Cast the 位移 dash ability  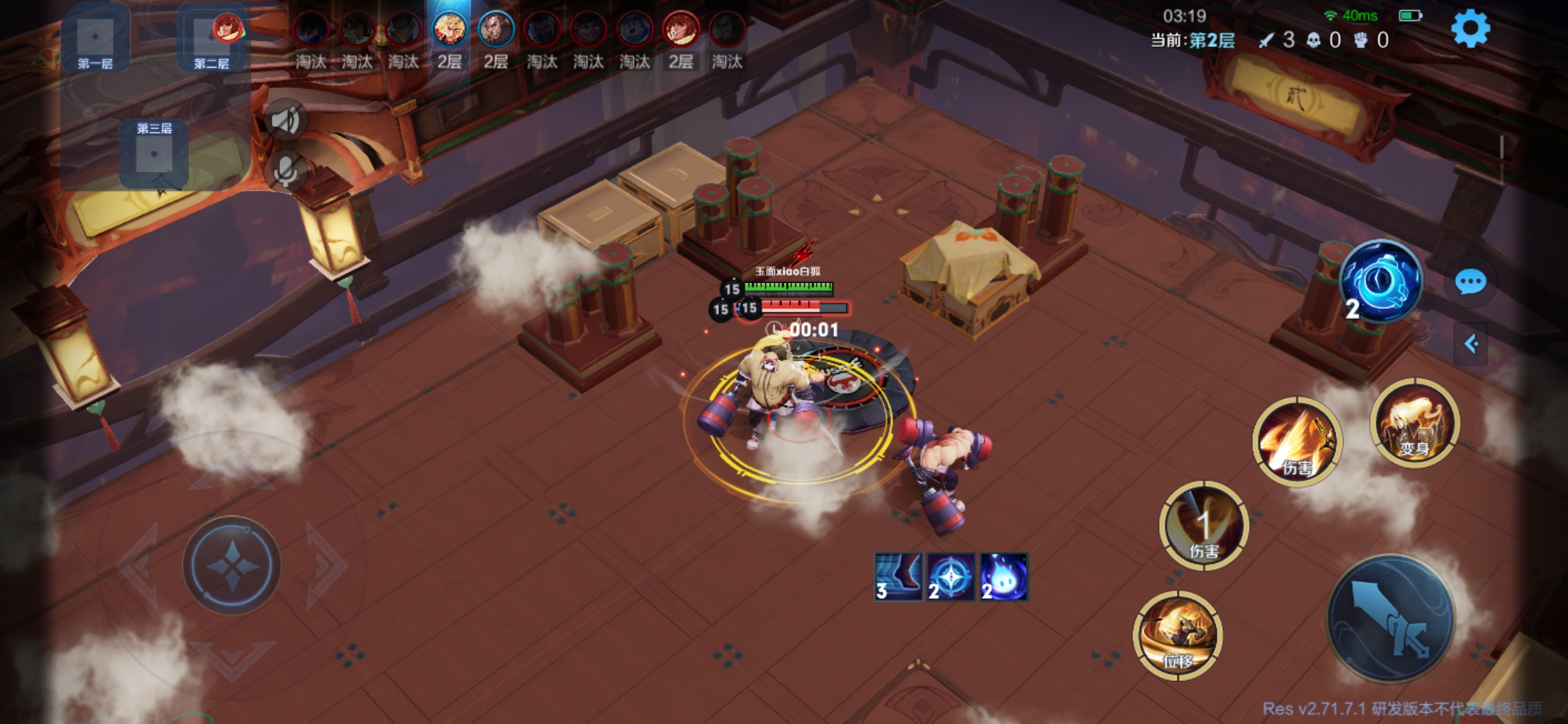[x=1177, y=635]
